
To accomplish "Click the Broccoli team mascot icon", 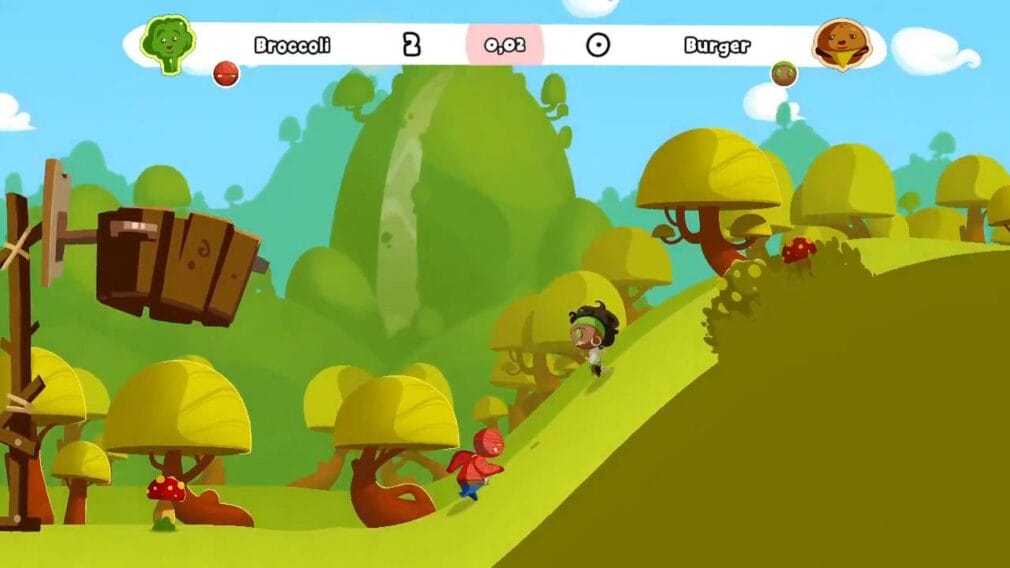I will coord(167,44).
